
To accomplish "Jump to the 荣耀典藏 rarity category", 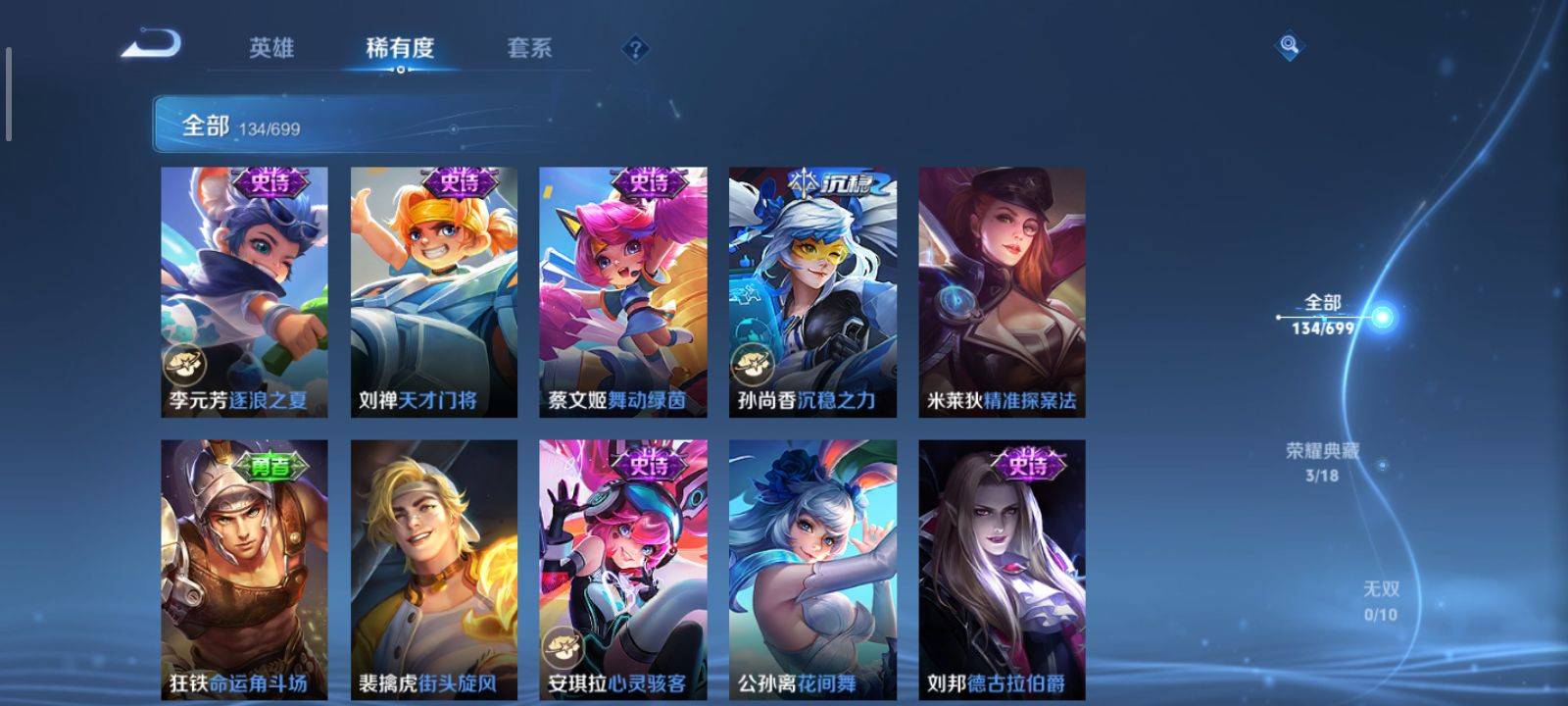I will 1322,461.
